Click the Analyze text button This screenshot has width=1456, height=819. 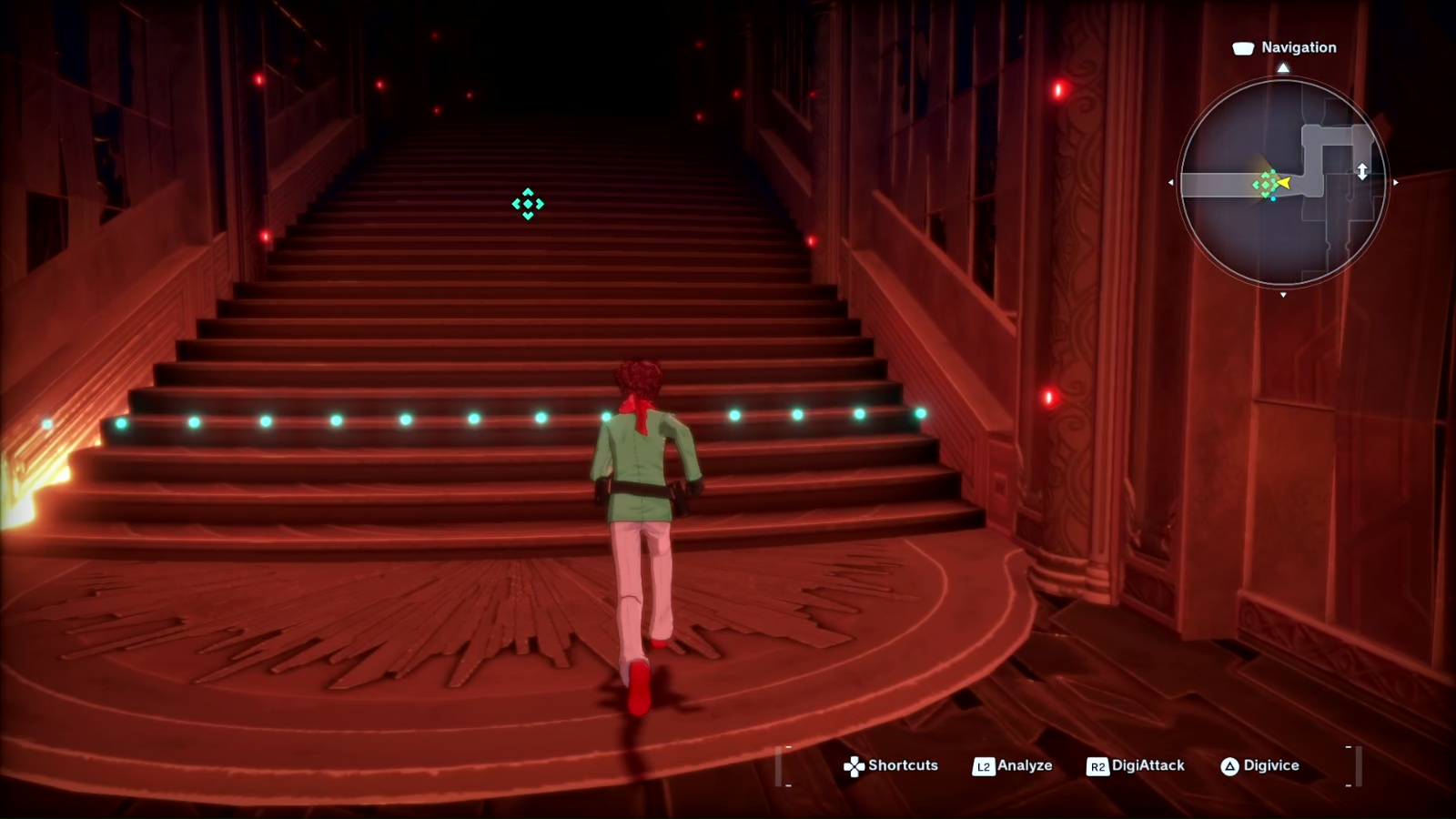pyautogui.click(x=1025, y=766)
